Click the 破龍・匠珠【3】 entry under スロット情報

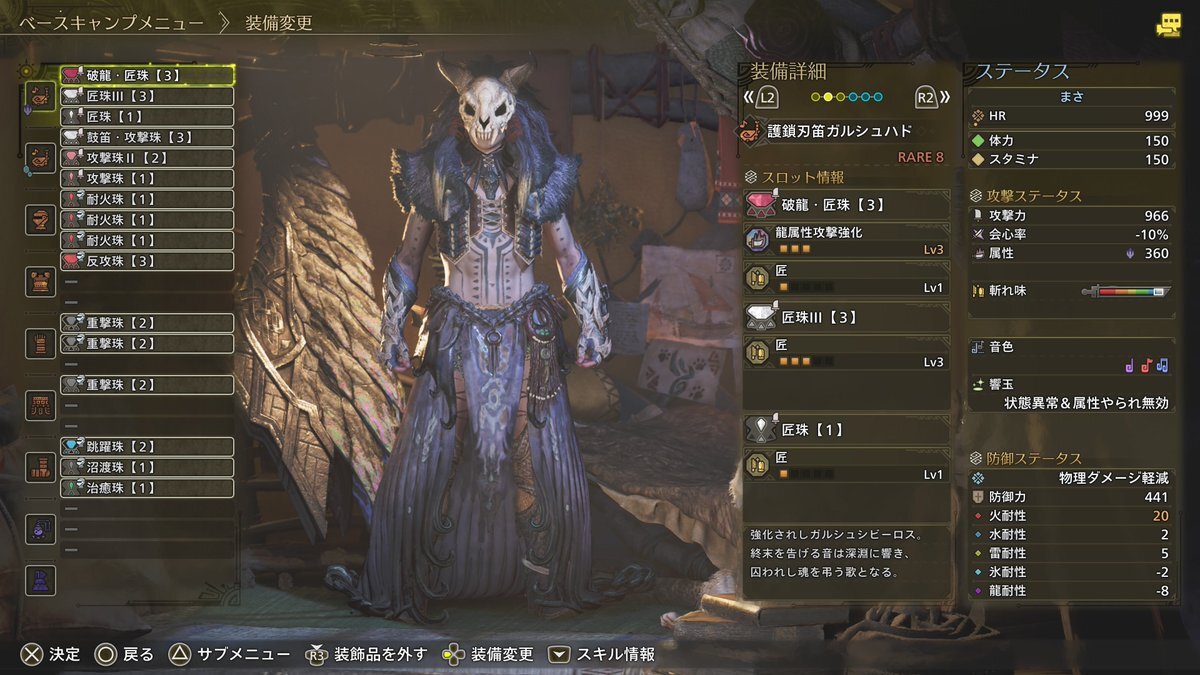click(846, 205)
